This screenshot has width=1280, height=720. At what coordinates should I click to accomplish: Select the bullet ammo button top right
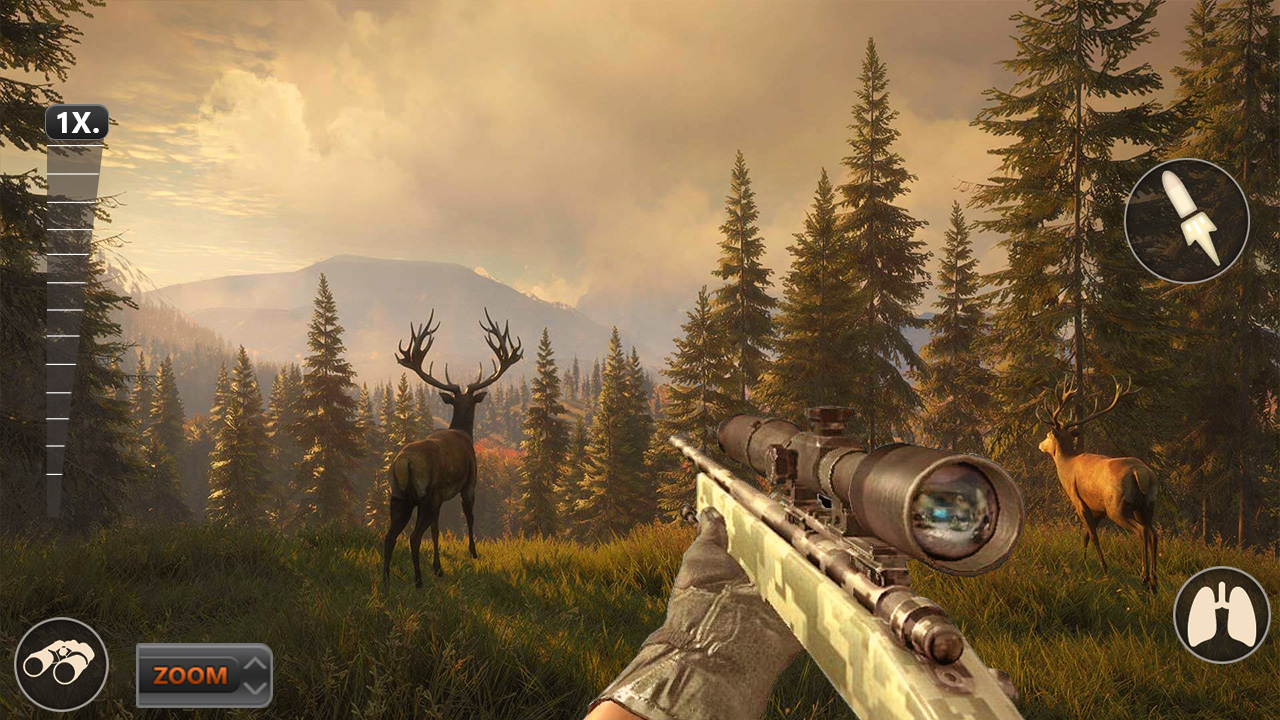(x=1186, y=220)
